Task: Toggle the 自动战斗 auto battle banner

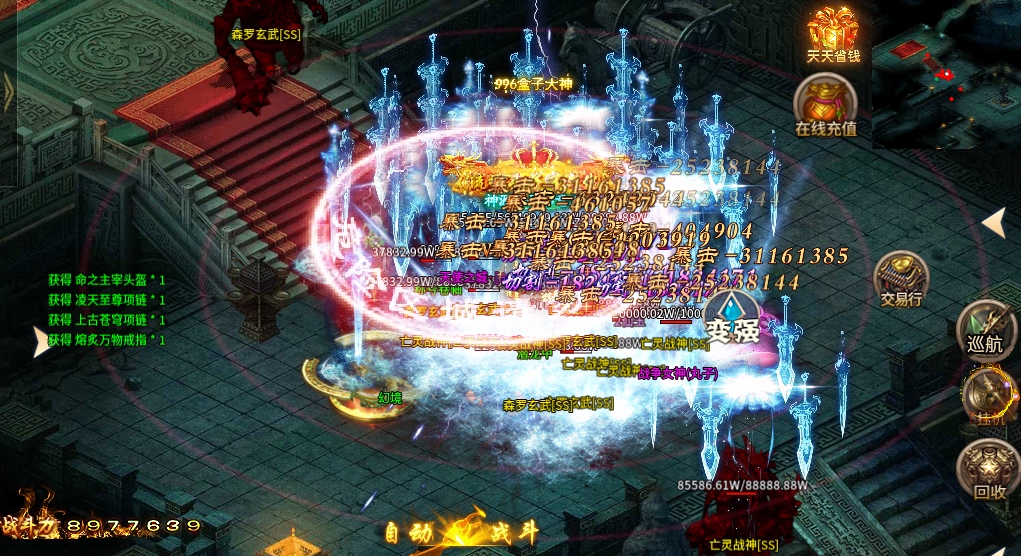Action: (x=460, y=532)
